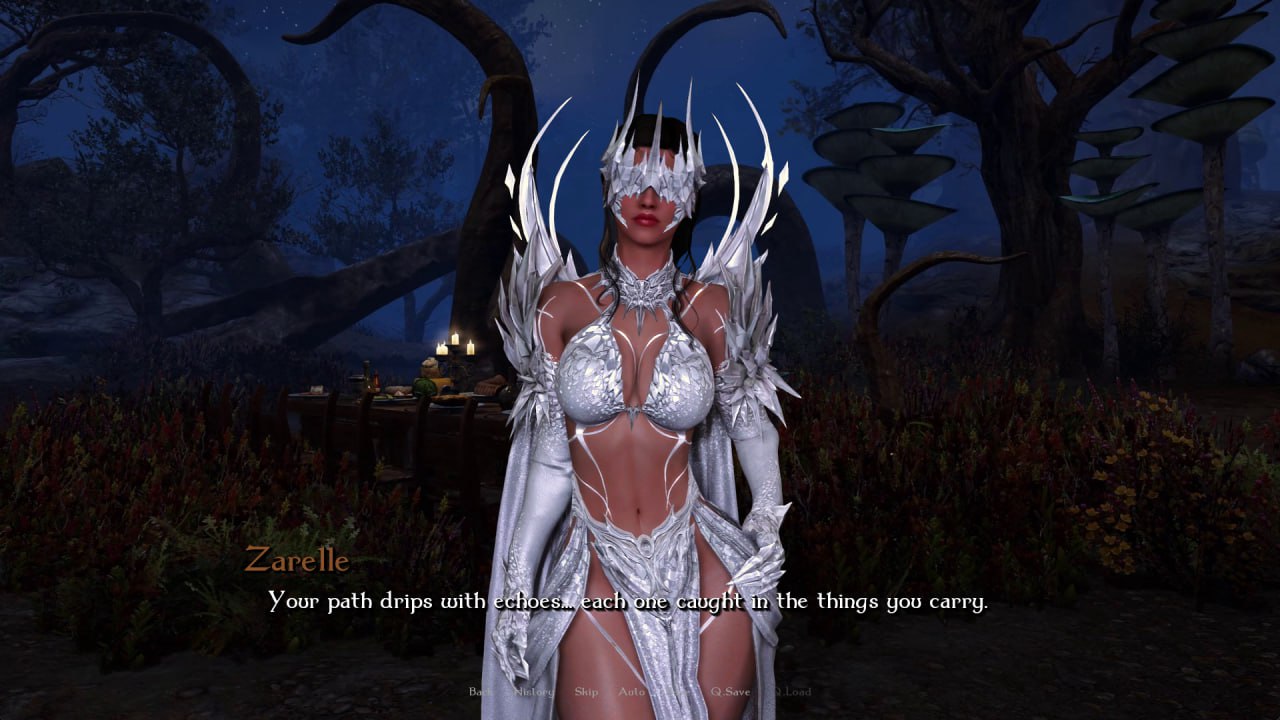Click Zarelle's white spiked crown
This screenshot has width=1280, height=720.
tap(650, 130)
